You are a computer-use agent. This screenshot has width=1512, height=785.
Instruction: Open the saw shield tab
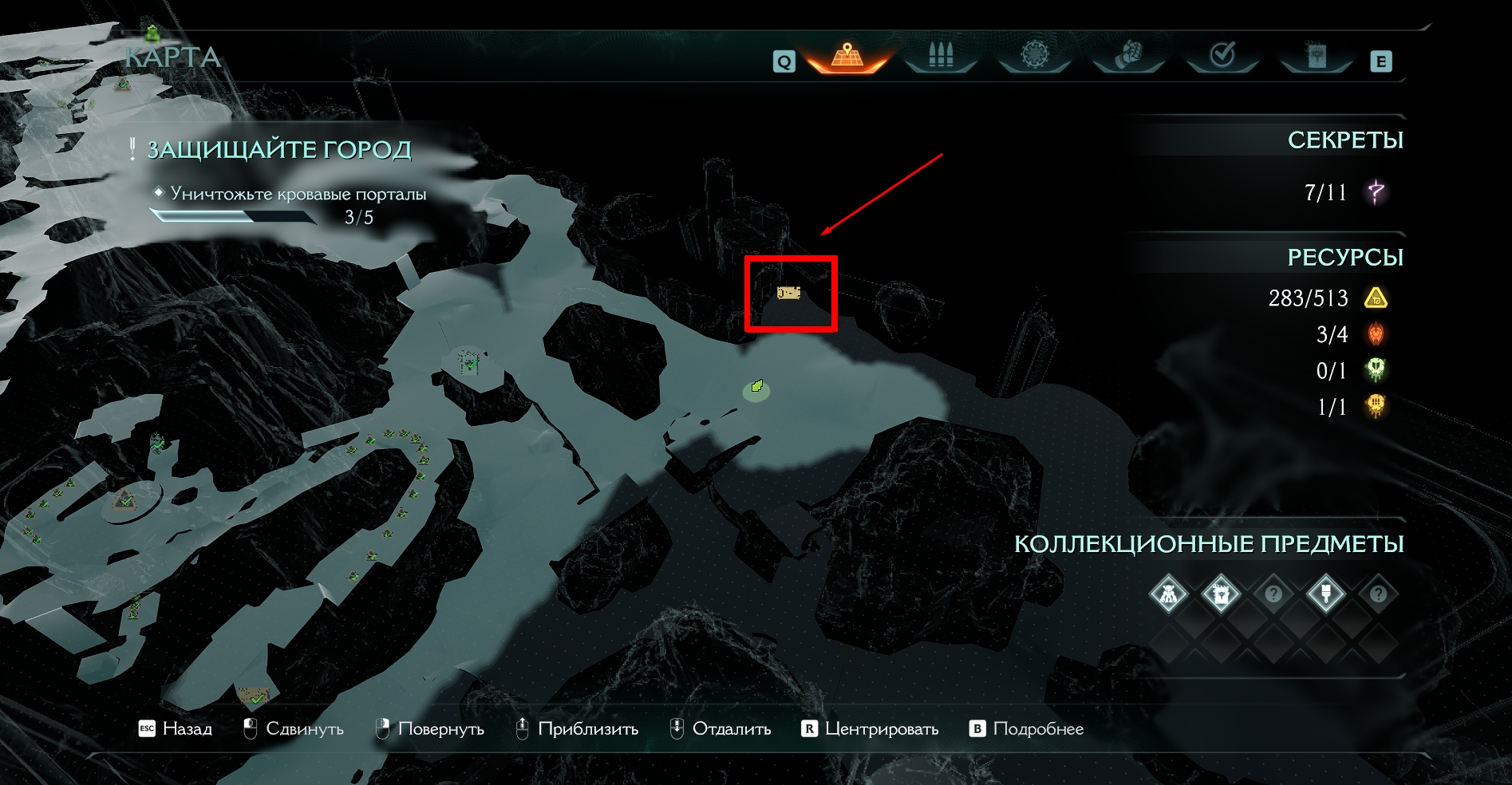click(x=1034, y=55)
